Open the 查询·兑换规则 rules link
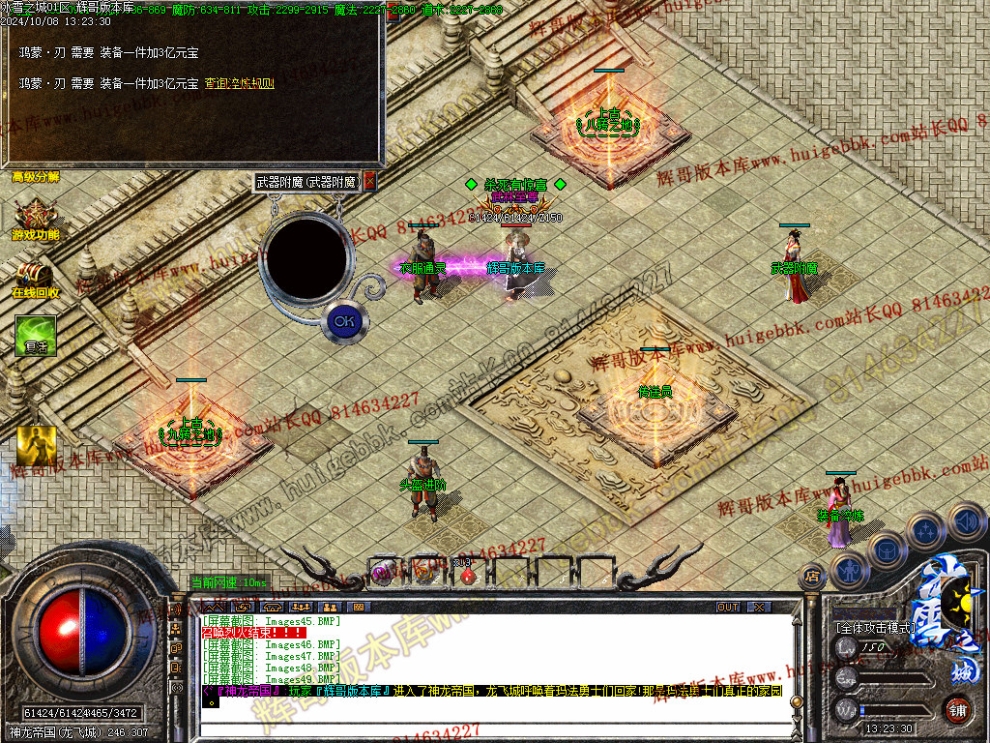Image resolution: width=990 pixels, height=743 pixels. (239, 83)
